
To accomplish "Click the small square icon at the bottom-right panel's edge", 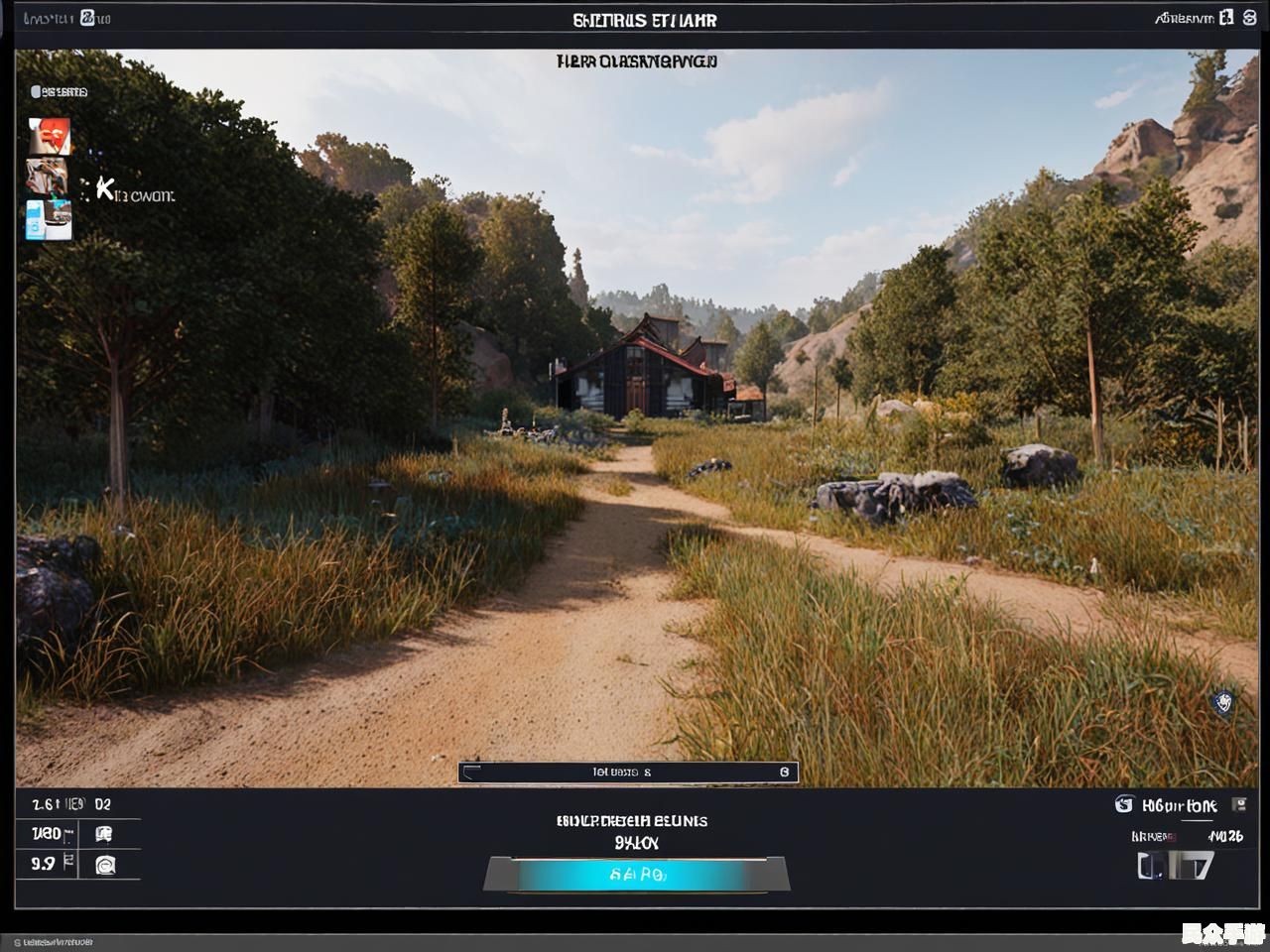I will tap(1238, 804).
